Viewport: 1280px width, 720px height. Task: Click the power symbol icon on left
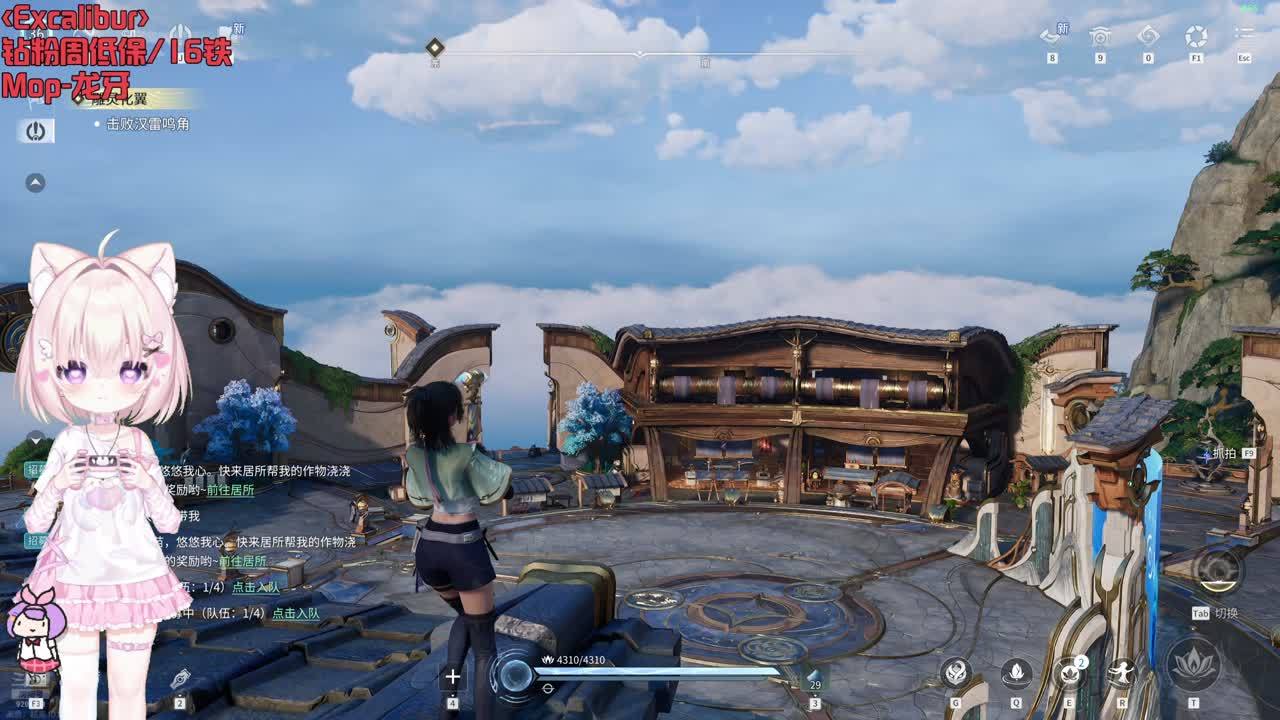point(36,131)
